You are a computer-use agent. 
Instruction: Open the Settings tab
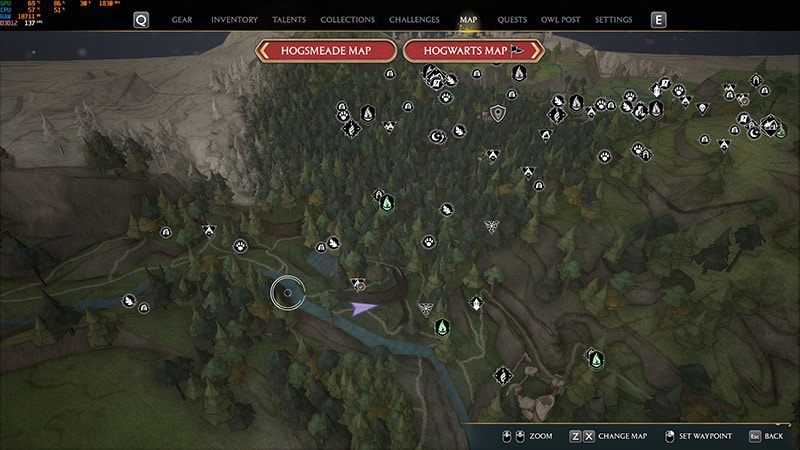(613, 20)
